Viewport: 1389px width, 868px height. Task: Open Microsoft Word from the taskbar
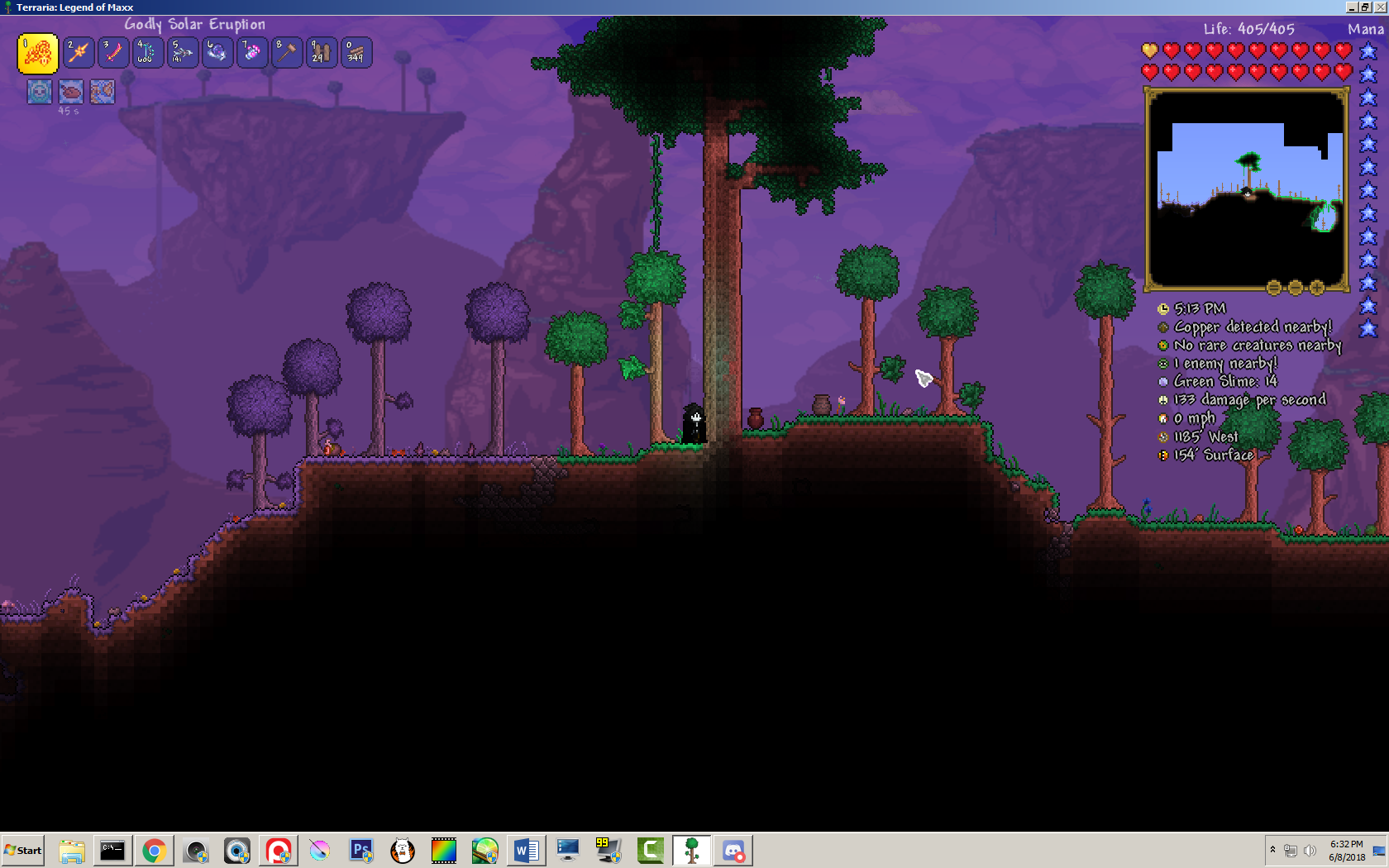pos(527,850)
